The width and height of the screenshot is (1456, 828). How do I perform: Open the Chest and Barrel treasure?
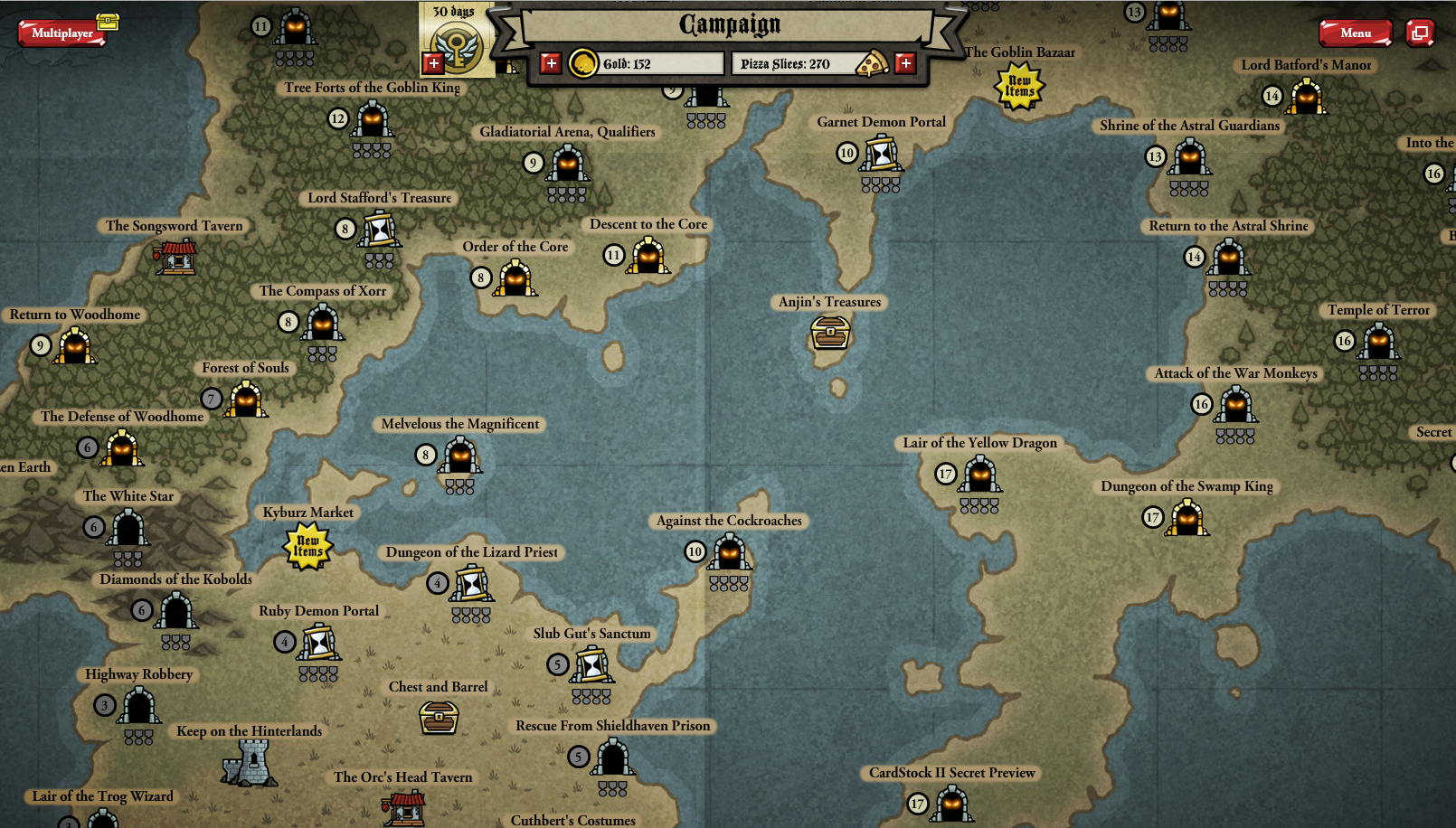point(439,718)
